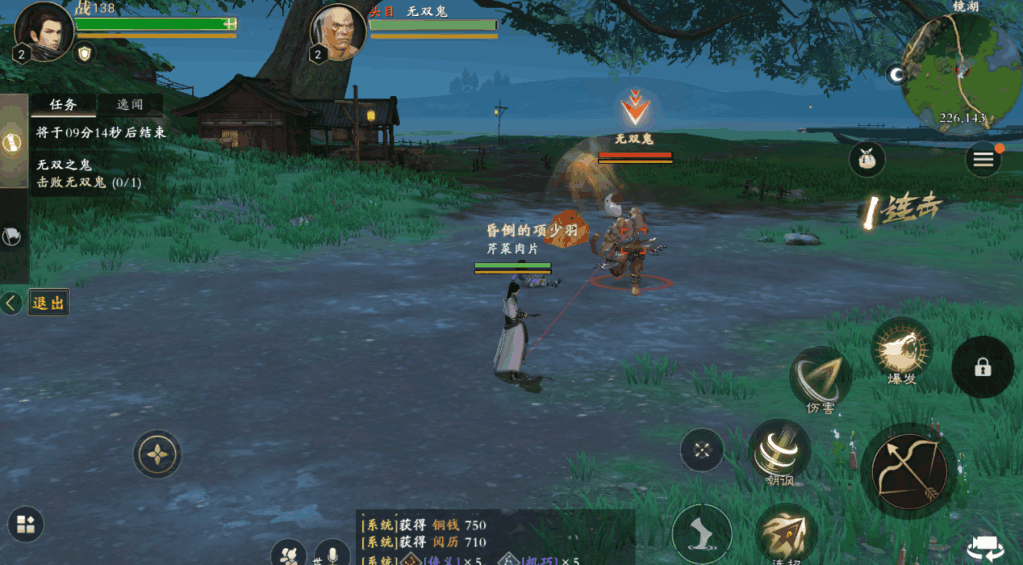Tap the dodge footstep button
Image resolution: width=1023 pixels, height=565 pixels.
[x=701, y=533]
